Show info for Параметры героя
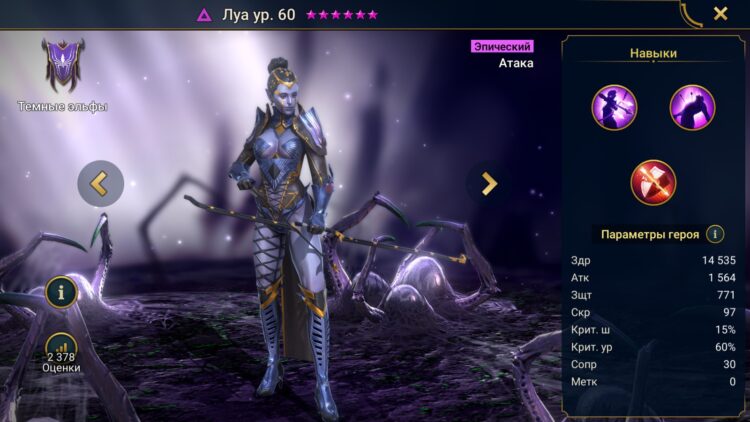The image size is (750, 422). [715, 234]
